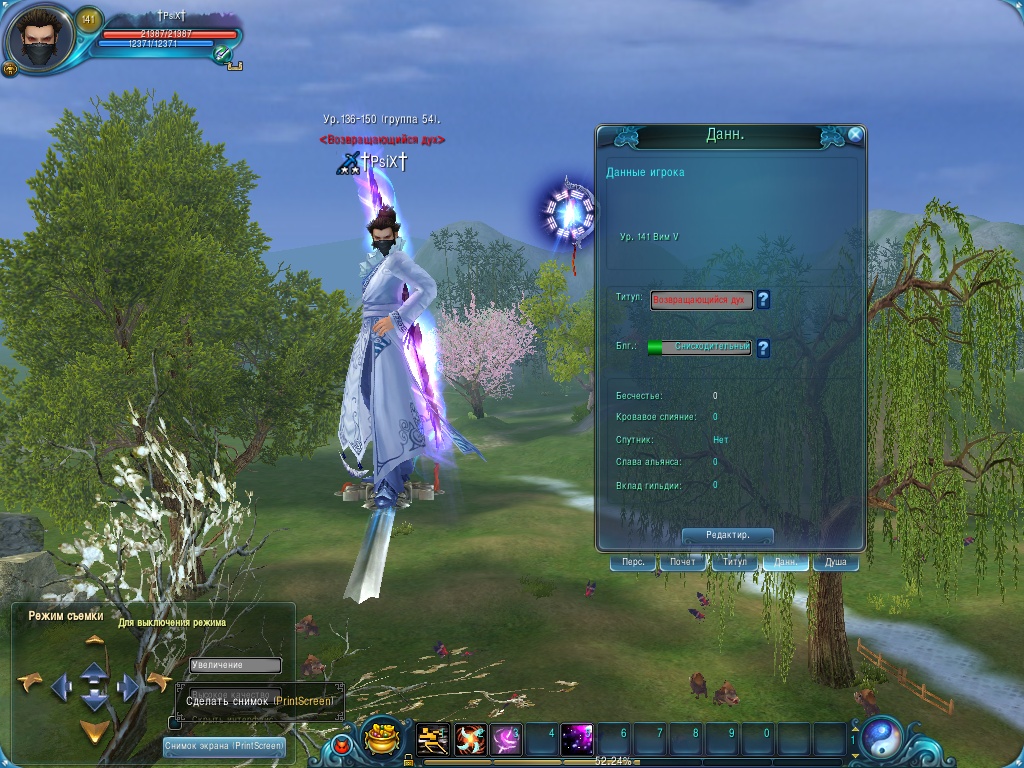Use the red-and-cyan spinning blades skill

coord(470,740)
